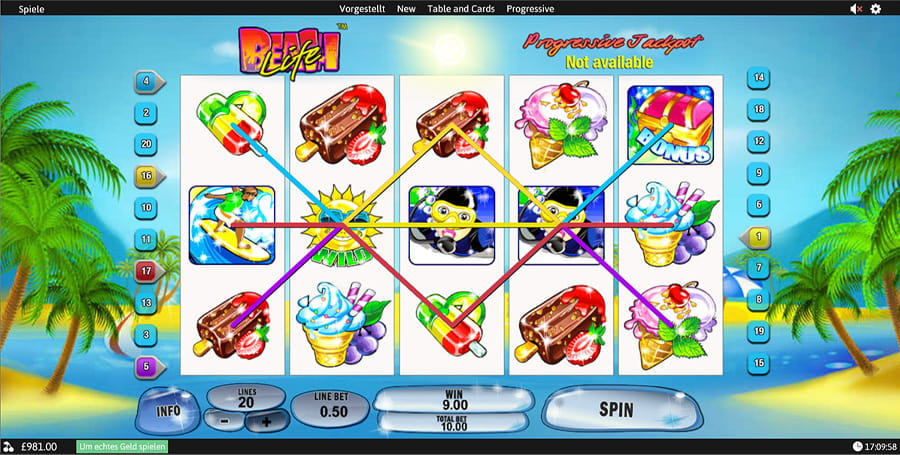The image size is (900, 455).
Task: Open the gear settings icon
Action: (876, 9)
